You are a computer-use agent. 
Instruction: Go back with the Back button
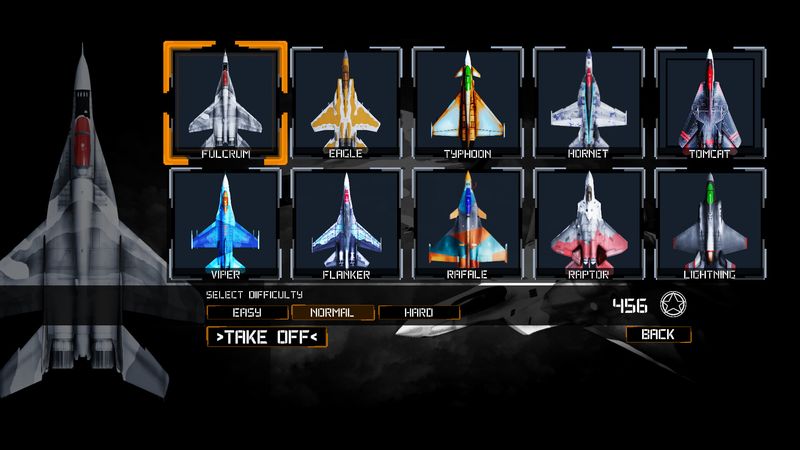(x=658, y=334)
